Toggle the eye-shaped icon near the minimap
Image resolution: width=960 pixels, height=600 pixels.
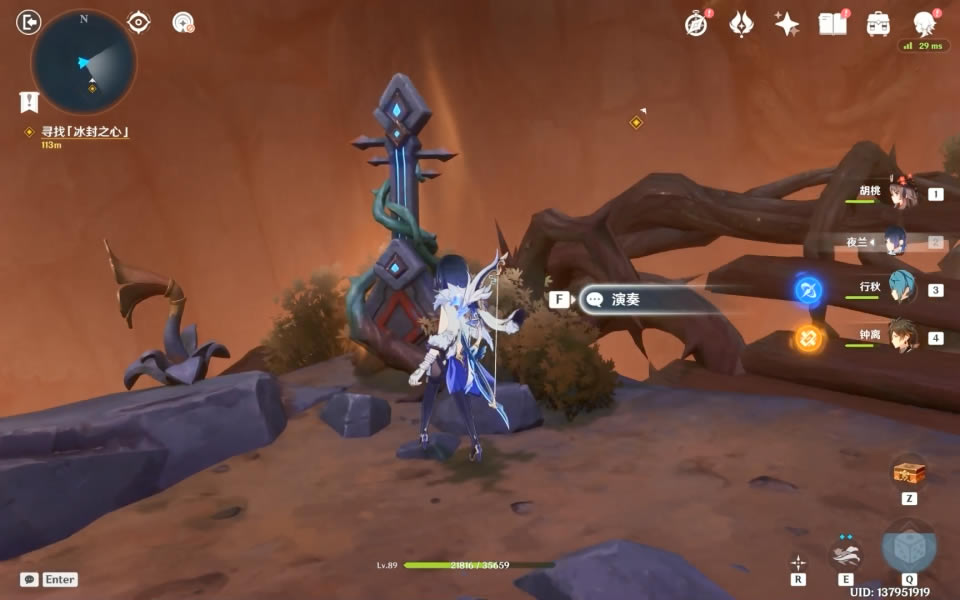coord(139,22)
